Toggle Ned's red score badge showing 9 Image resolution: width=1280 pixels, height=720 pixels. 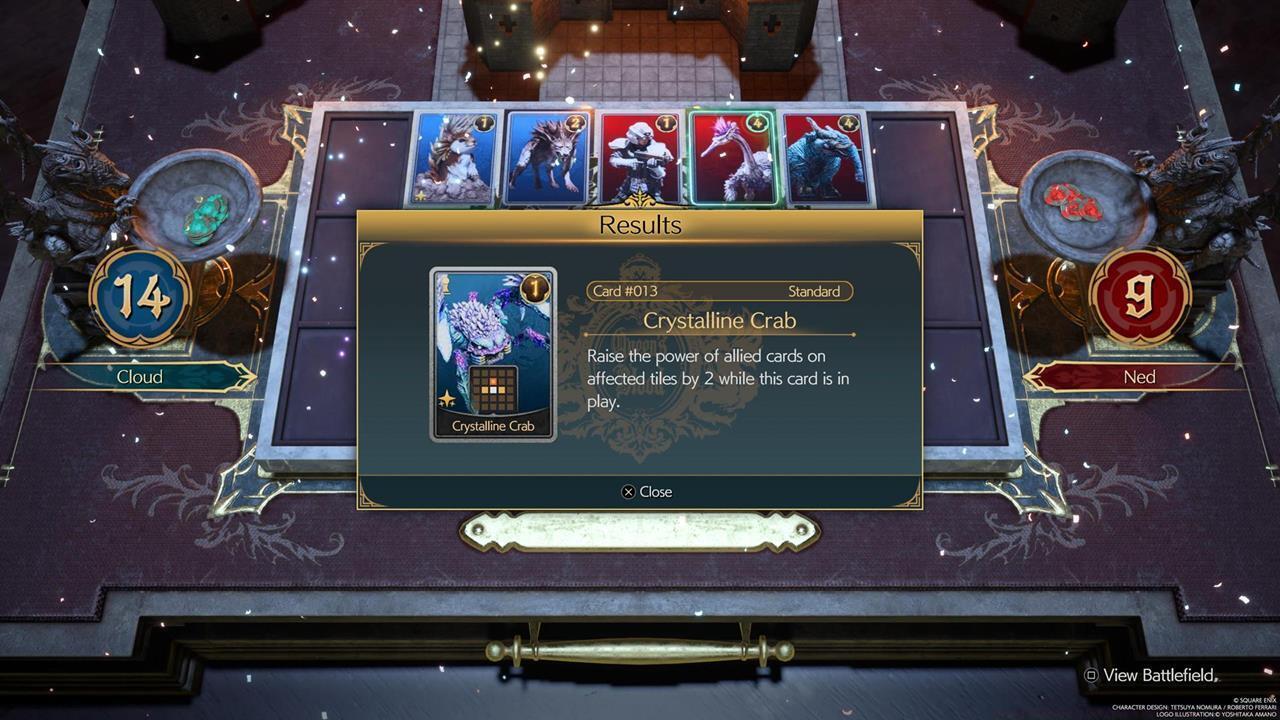point(1139,297)
